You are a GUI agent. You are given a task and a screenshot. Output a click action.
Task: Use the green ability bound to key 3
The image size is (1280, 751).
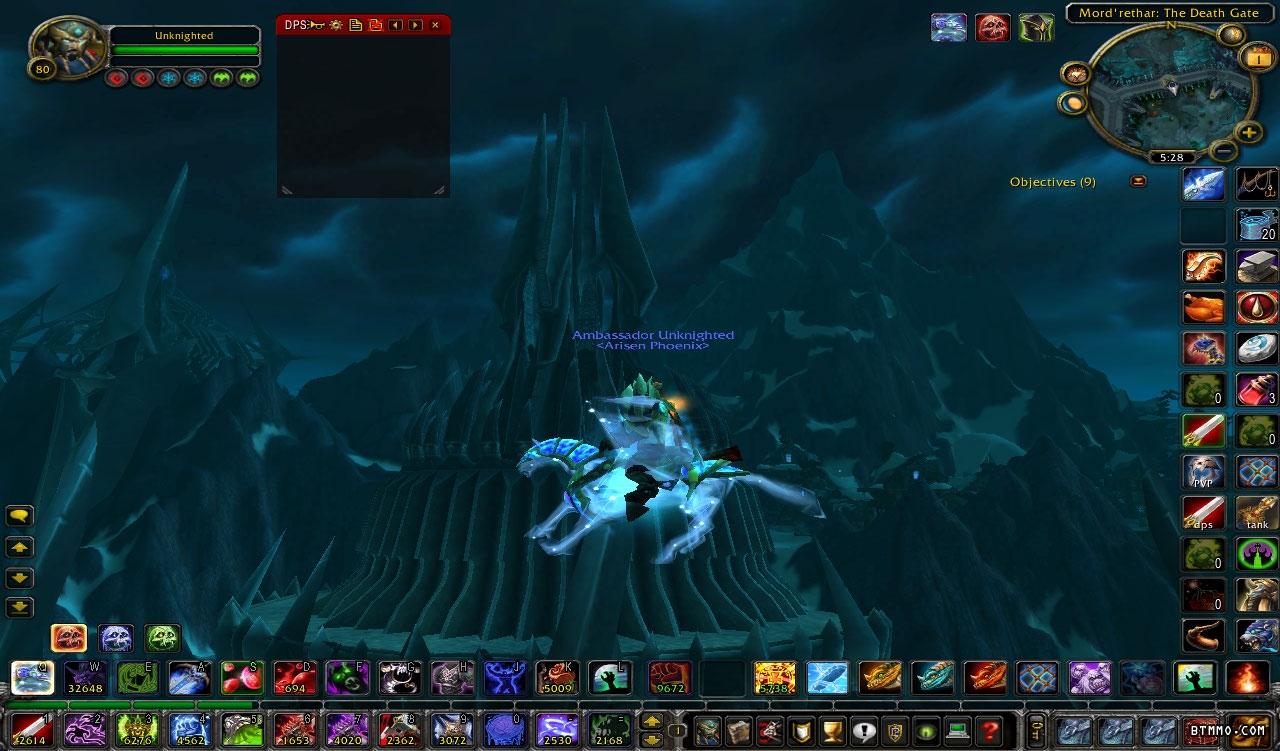click(x=135, y=730)
